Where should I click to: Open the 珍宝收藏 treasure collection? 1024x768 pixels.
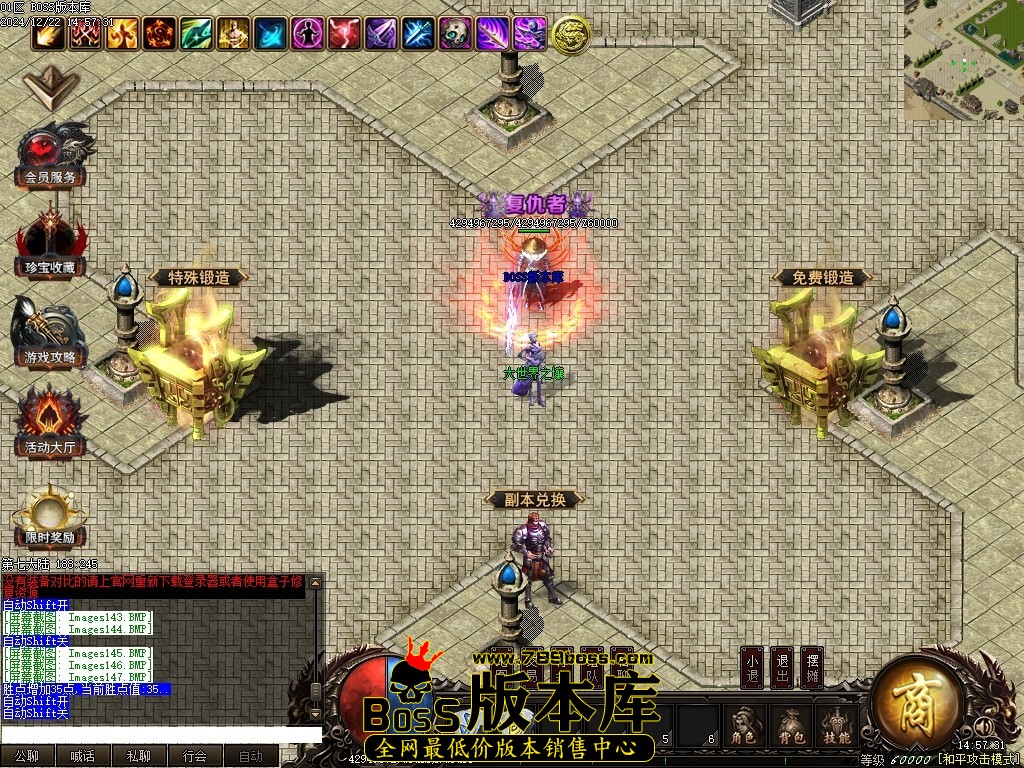[50, 243]
